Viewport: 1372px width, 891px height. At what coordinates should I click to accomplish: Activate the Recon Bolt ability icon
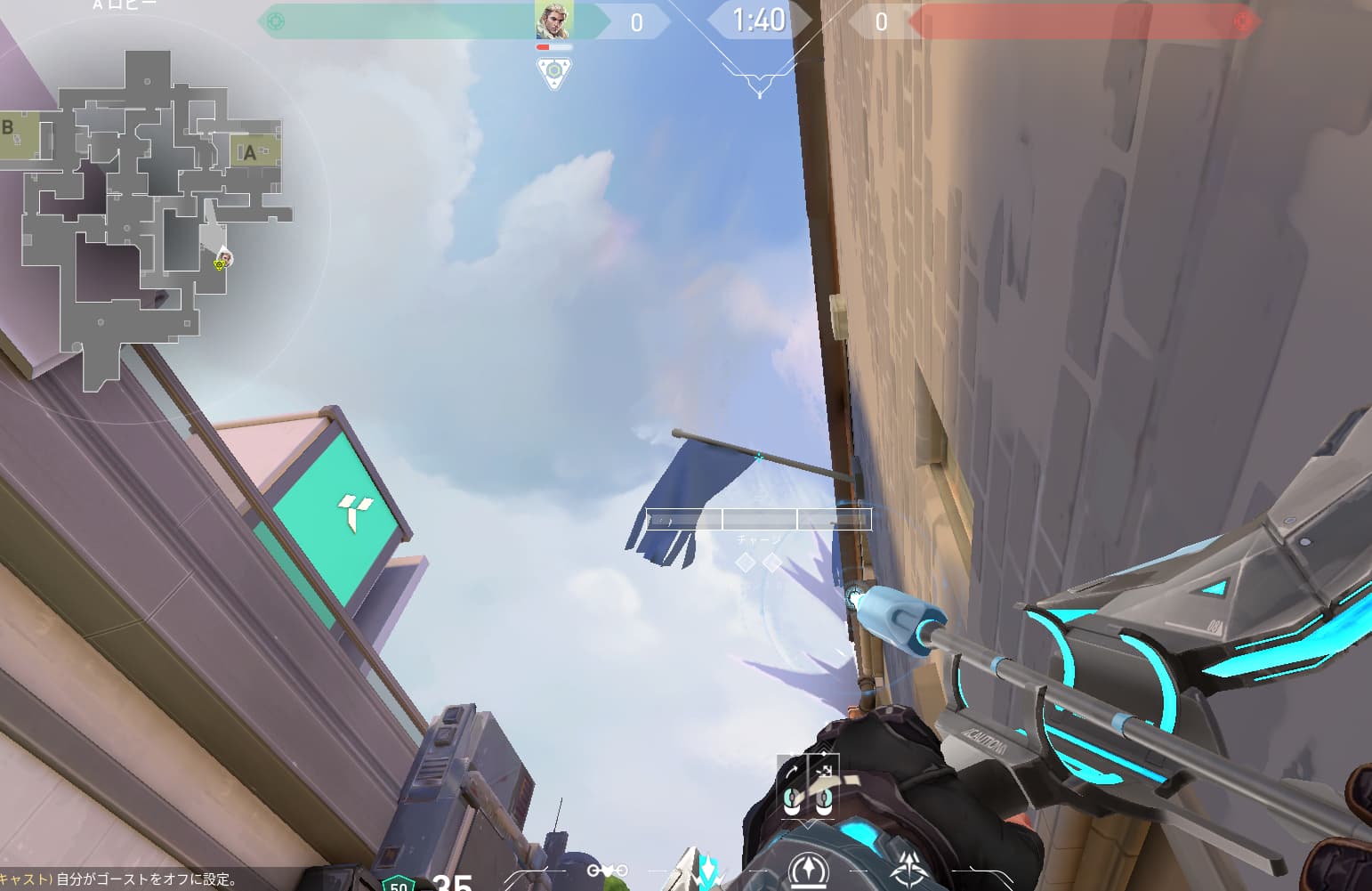point(808,870)
